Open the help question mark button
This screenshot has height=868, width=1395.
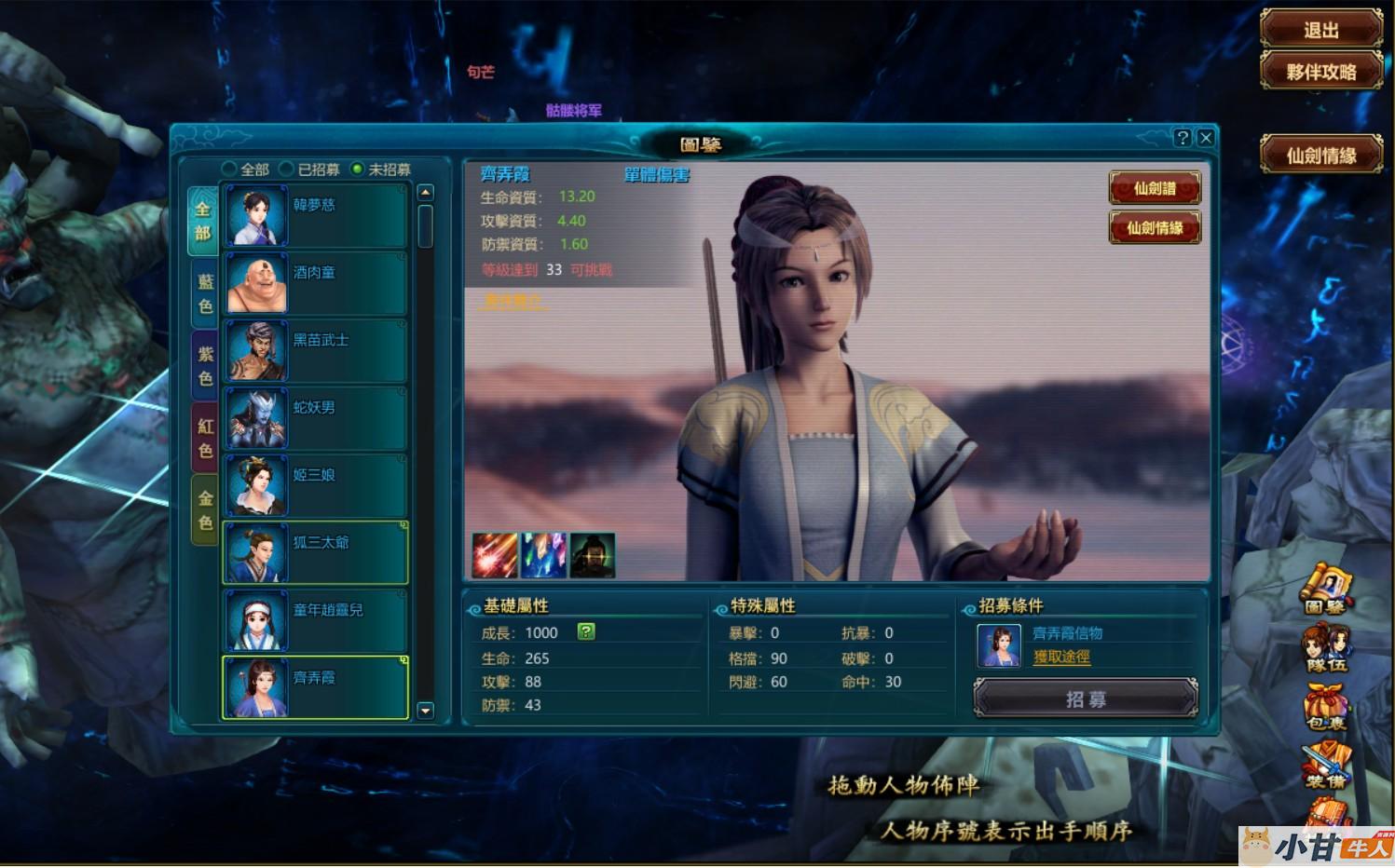pyautogui.click(x=1183, y=138)
